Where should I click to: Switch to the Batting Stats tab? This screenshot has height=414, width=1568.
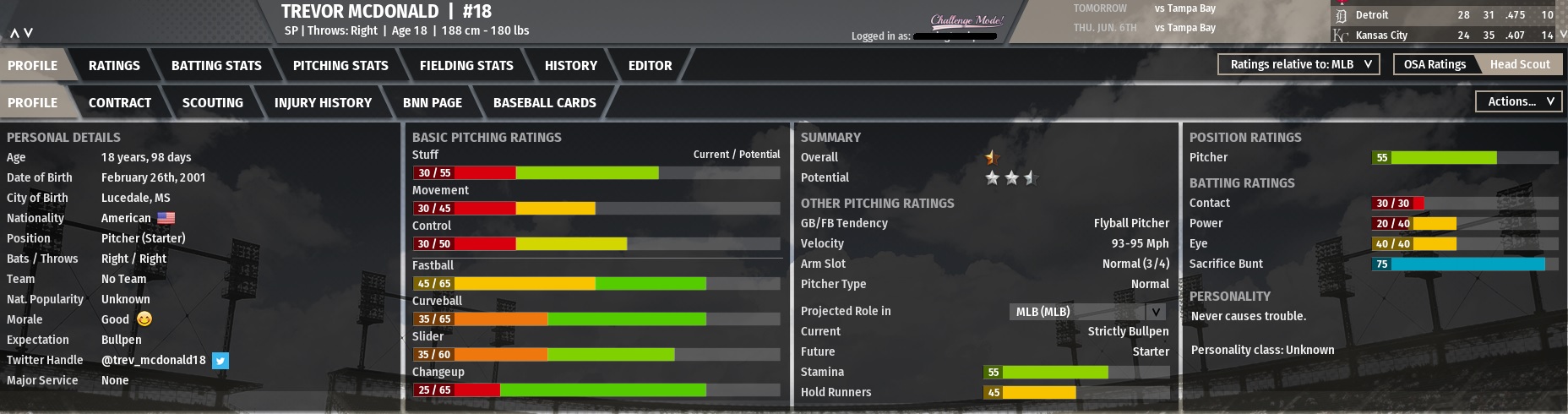tap(216, 66)
